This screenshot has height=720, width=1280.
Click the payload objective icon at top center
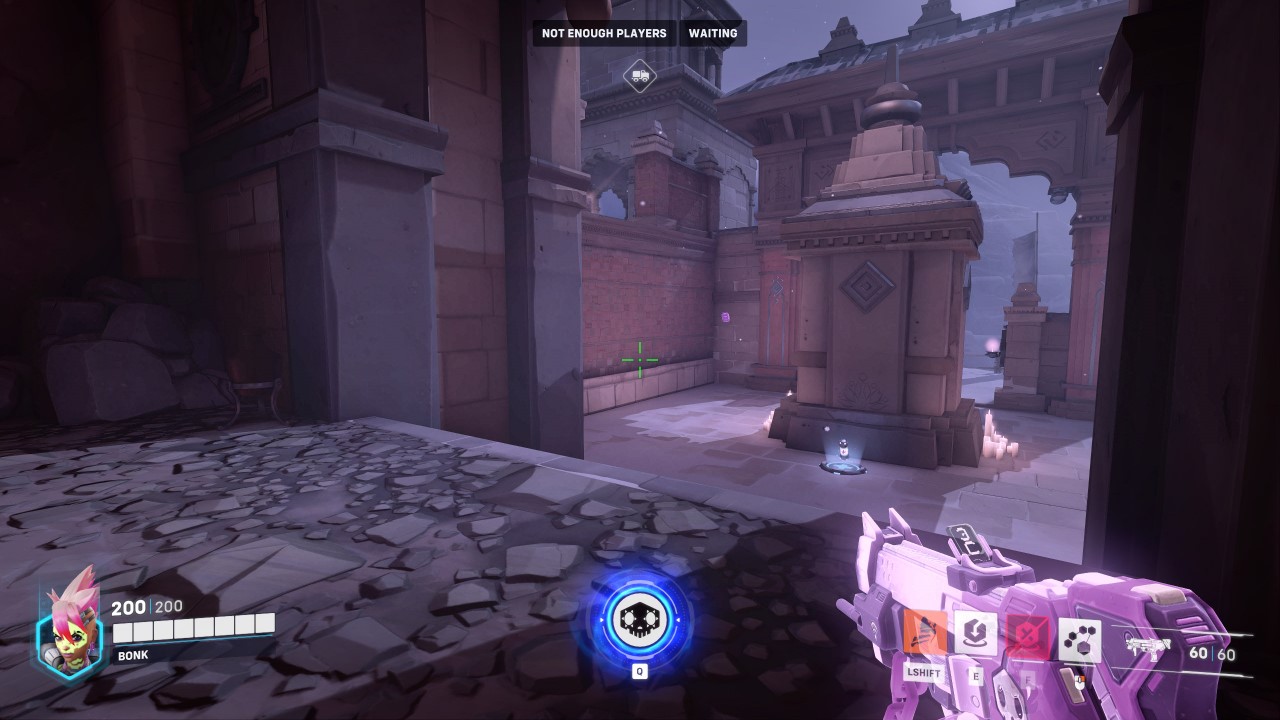[639, 75]
